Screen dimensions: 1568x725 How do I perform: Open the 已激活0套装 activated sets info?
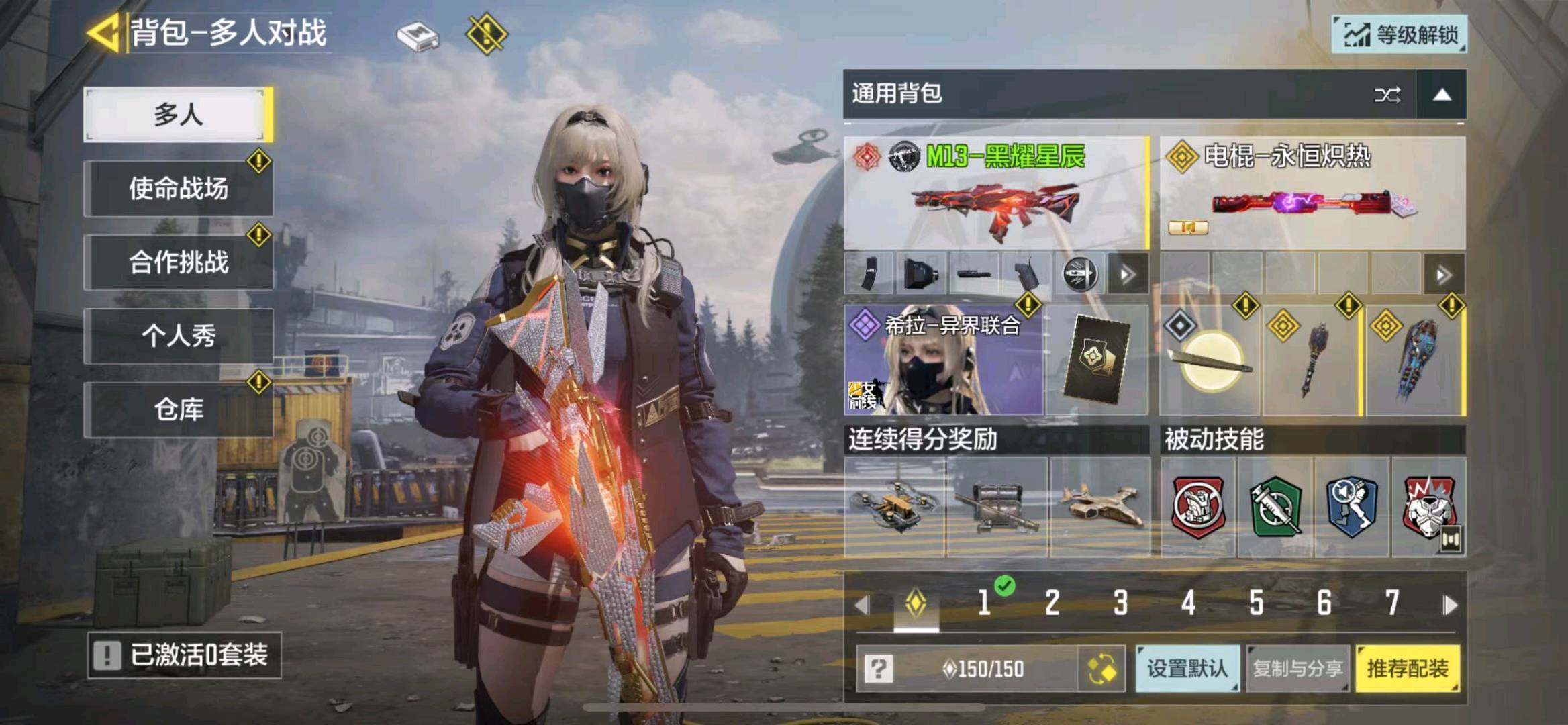point(184,655)
